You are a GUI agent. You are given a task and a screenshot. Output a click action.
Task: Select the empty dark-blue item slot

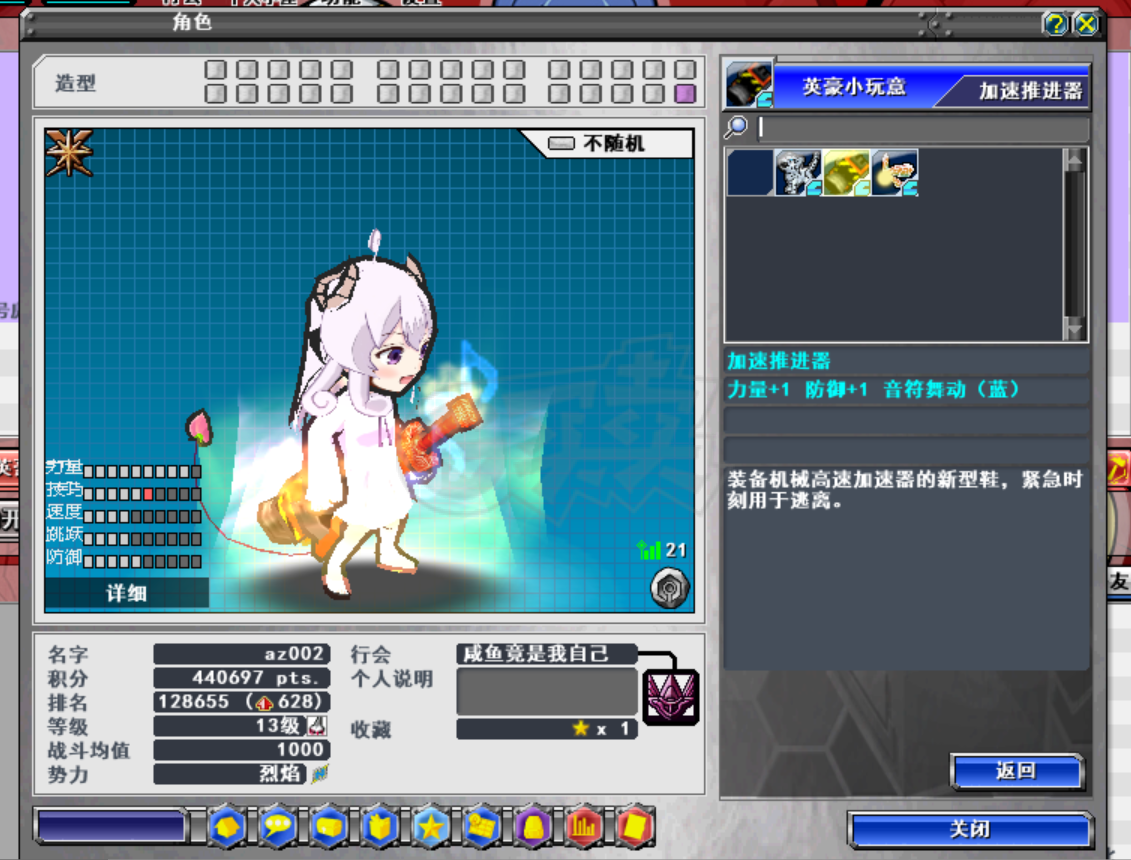(750, 172)
